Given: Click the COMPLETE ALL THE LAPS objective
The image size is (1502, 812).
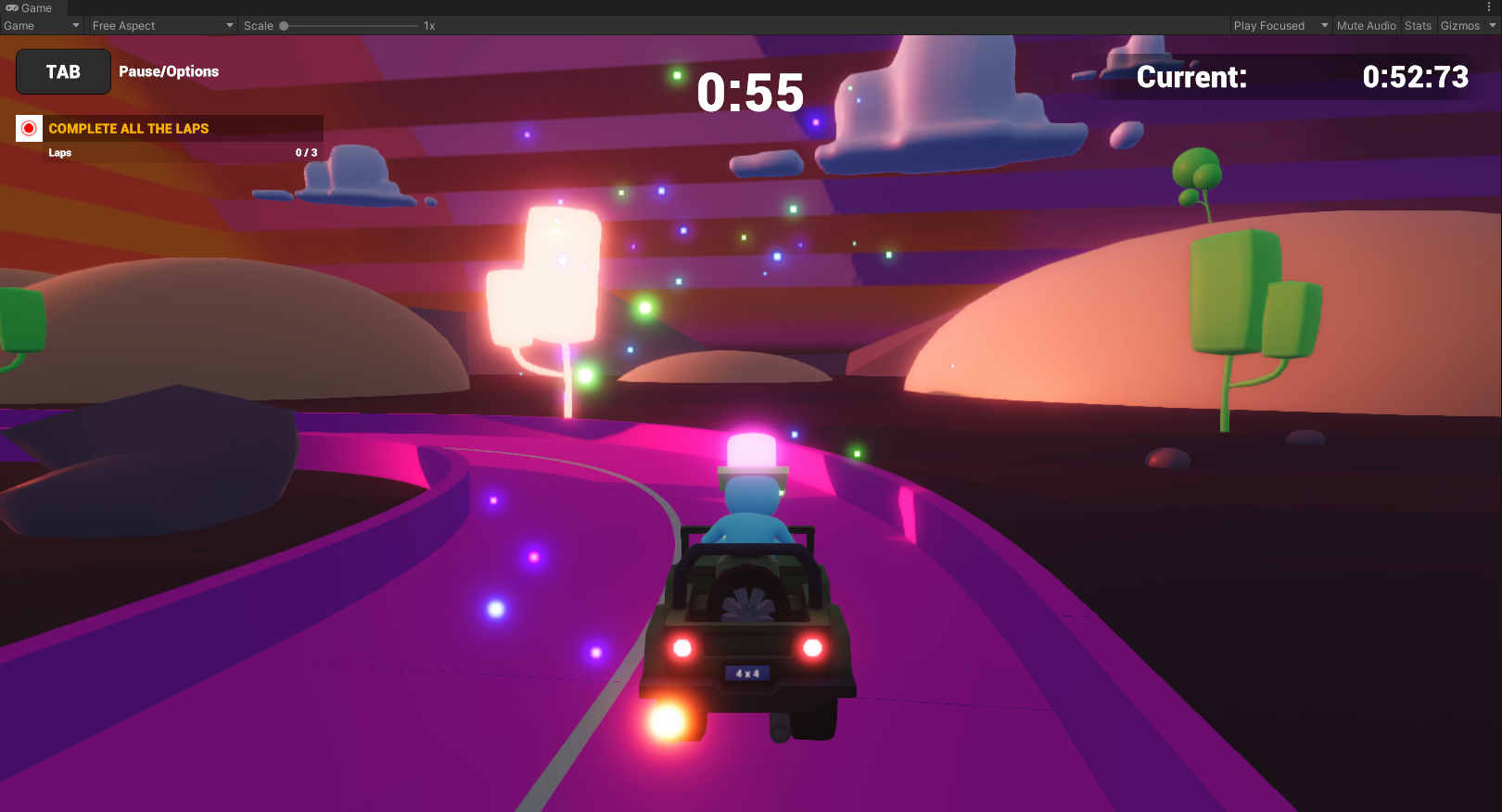Looking at the screenshot, I should pyautogui.click(x=130, y=128).
